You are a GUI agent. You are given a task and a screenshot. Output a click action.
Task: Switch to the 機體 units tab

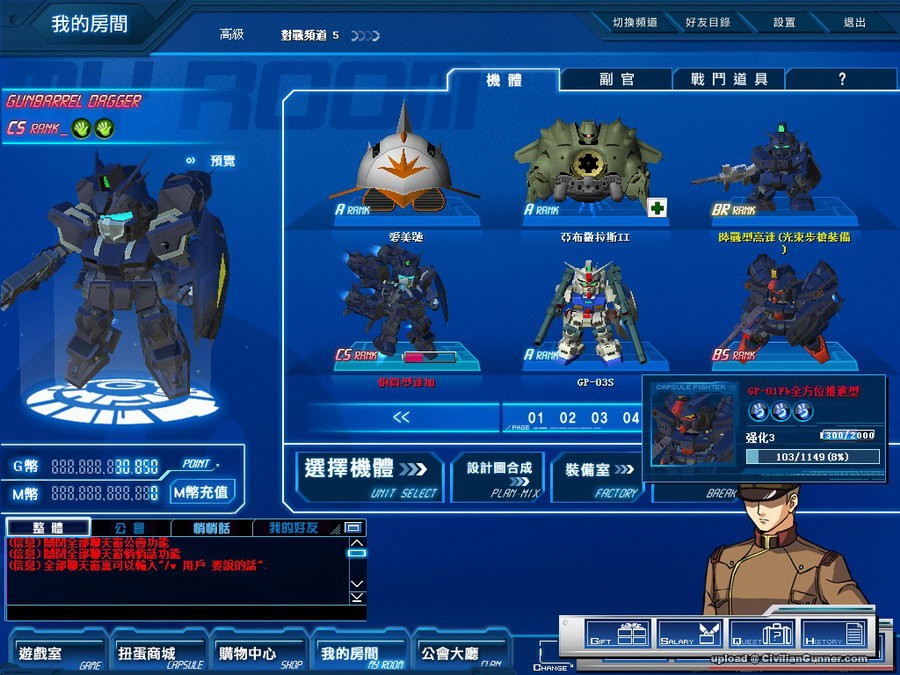click(x=503, y=80)
